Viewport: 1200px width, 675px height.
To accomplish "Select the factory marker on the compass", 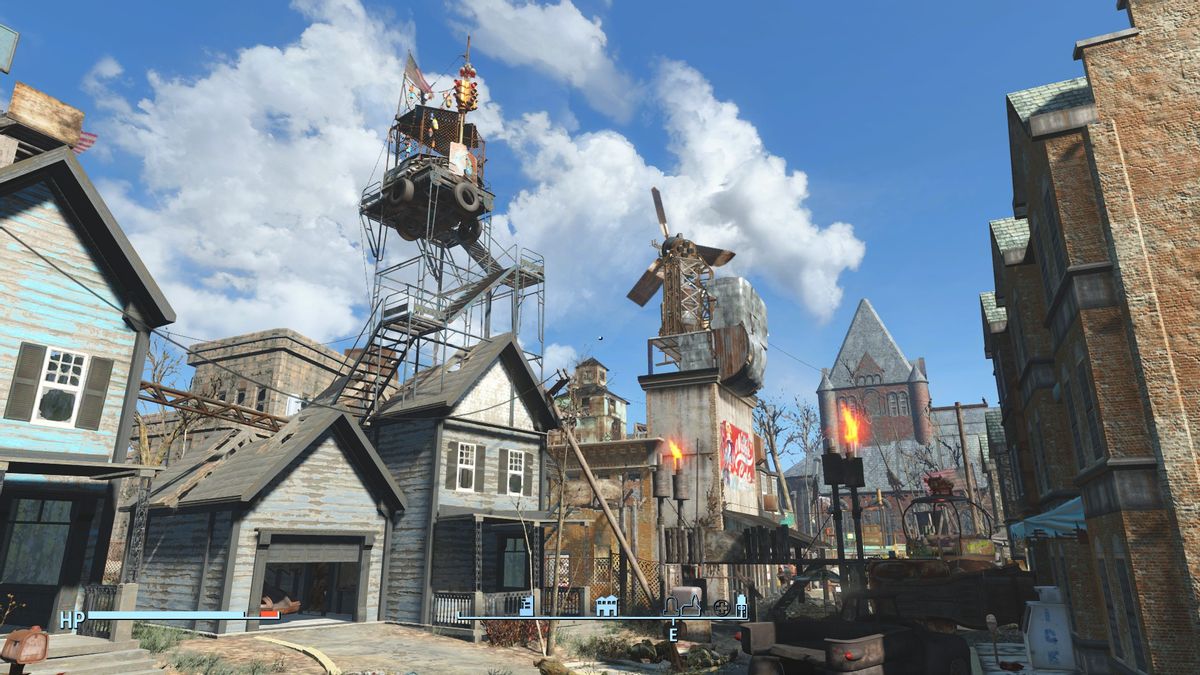I will click(x=526, y=605).
